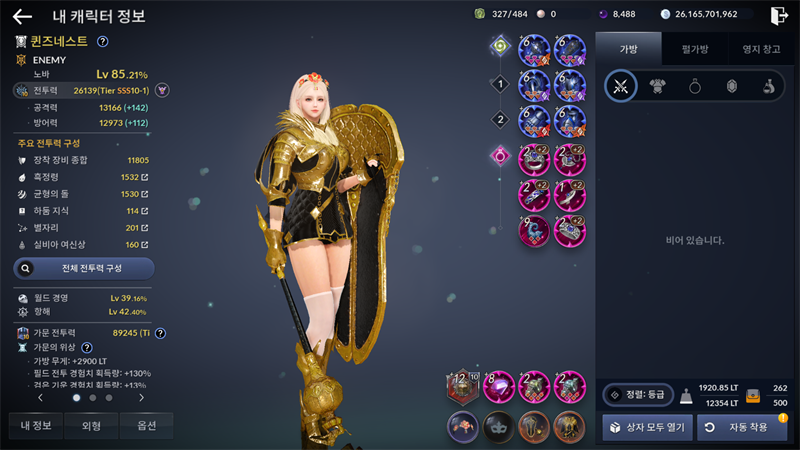Click 상자 모두 열기 open all boxes
Image resolution: width=800 pixels, height=450 pixels.
645,428
